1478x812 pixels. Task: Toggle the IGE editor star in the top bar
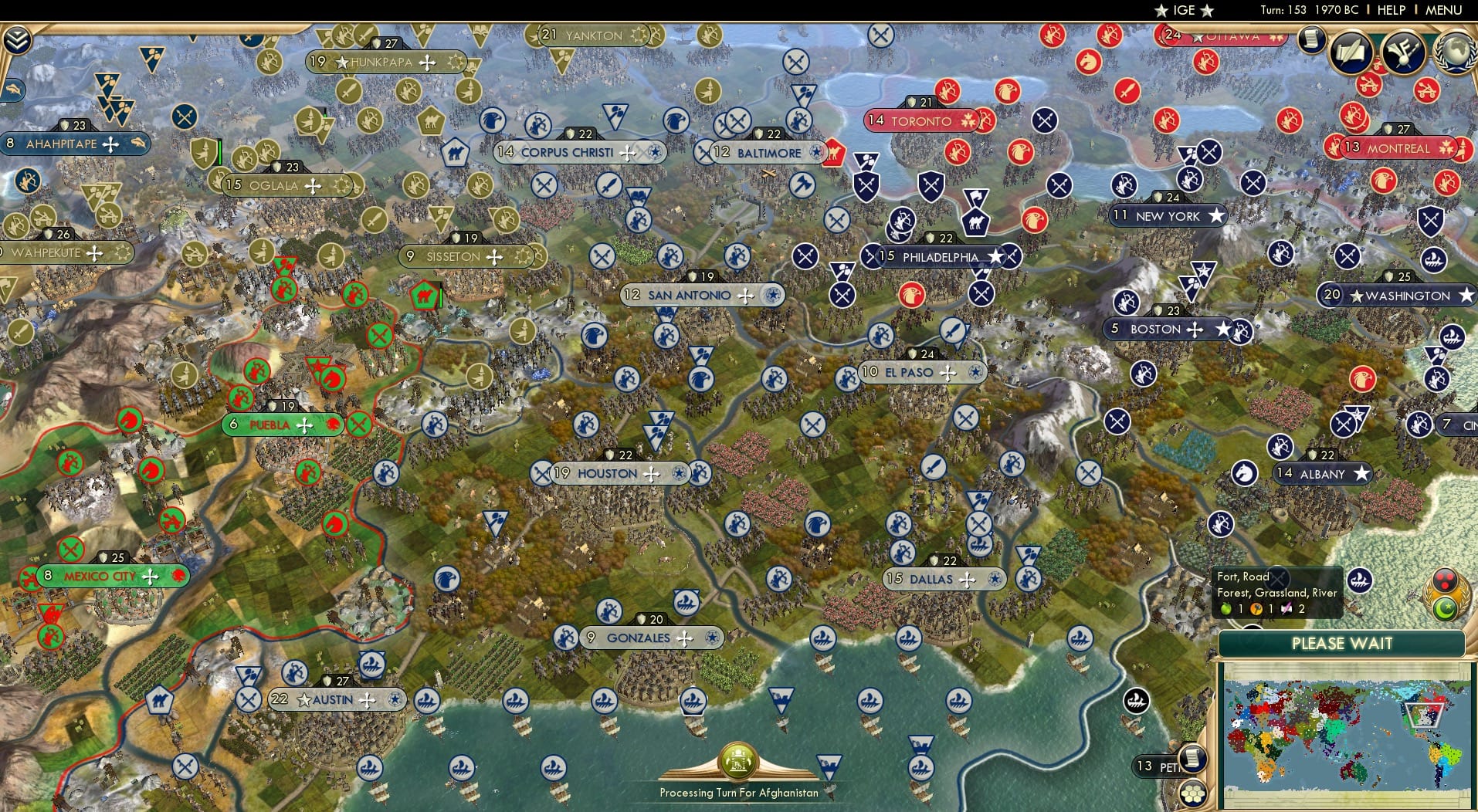1161,10
